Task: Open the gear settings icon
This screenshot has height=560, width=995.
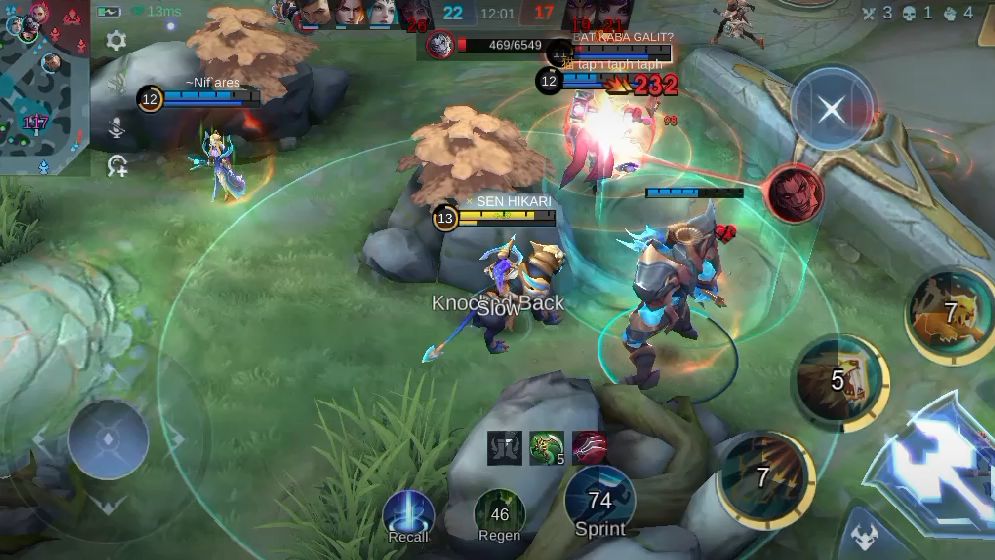Action: coord(116,41)
